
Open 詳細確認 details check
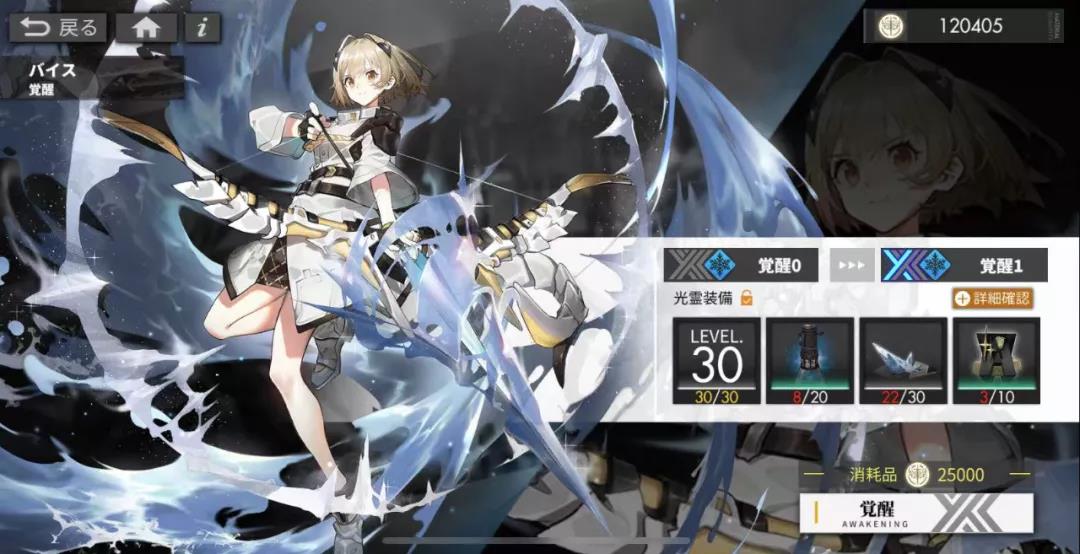point(991,297)
